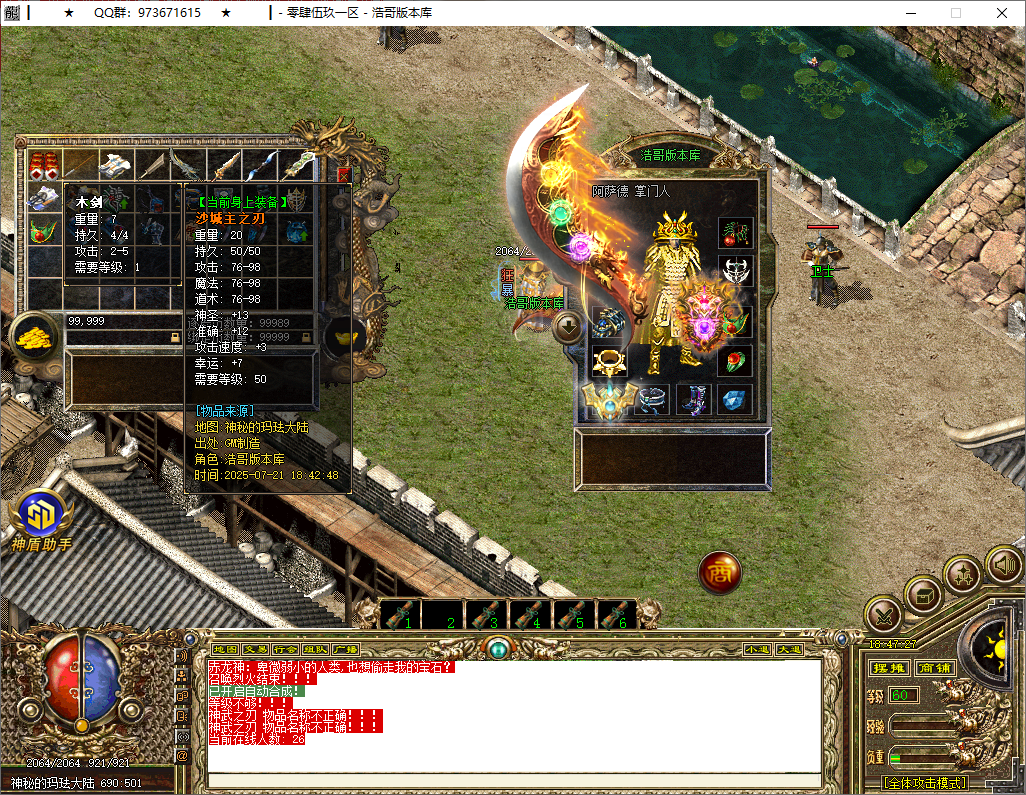Select the green and red helmet item
The height and width of the screenshot is (795, 1026).
(43, 231)
